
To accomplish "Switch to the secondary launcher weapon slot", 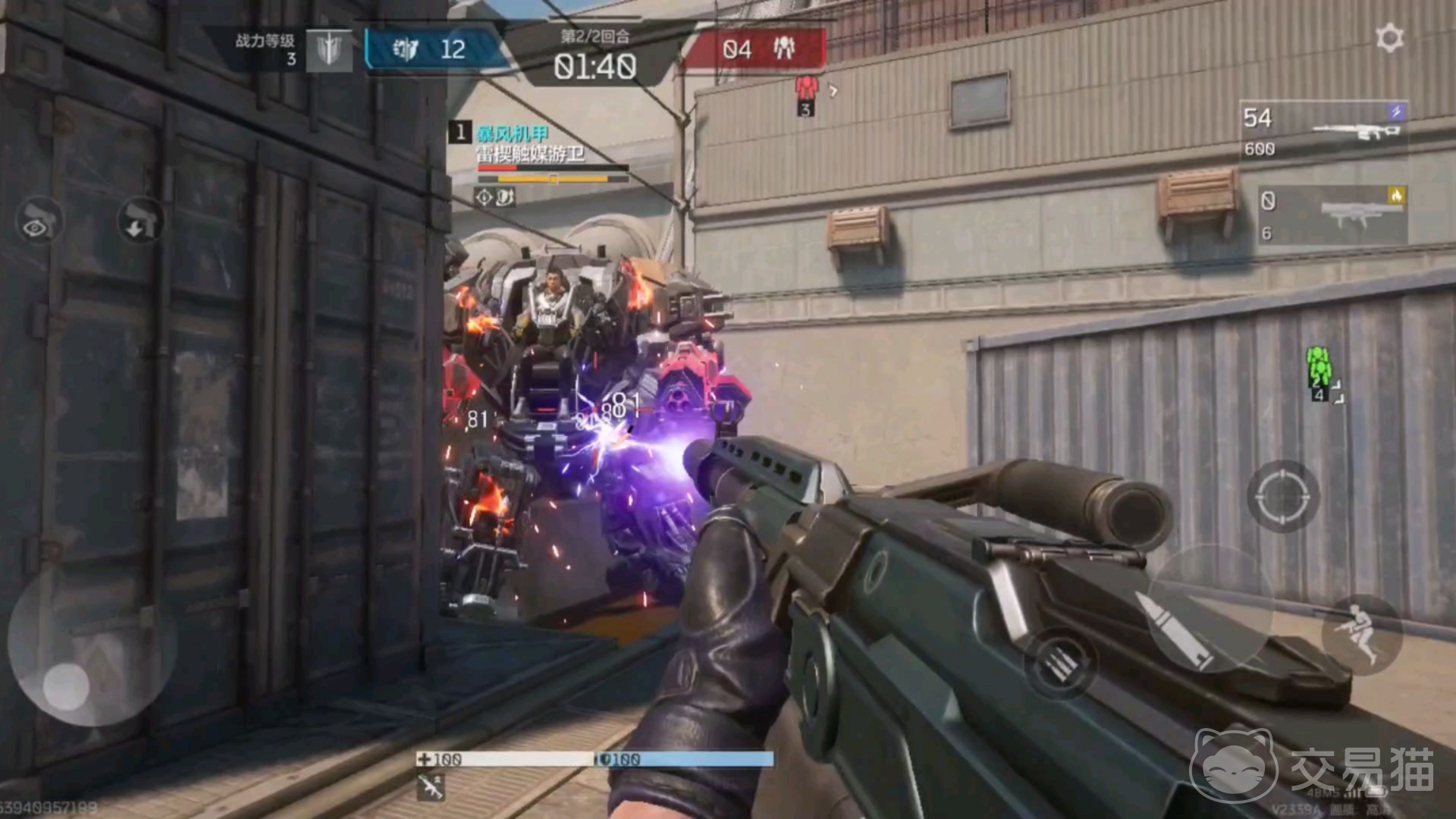I will coord(1332,216).
